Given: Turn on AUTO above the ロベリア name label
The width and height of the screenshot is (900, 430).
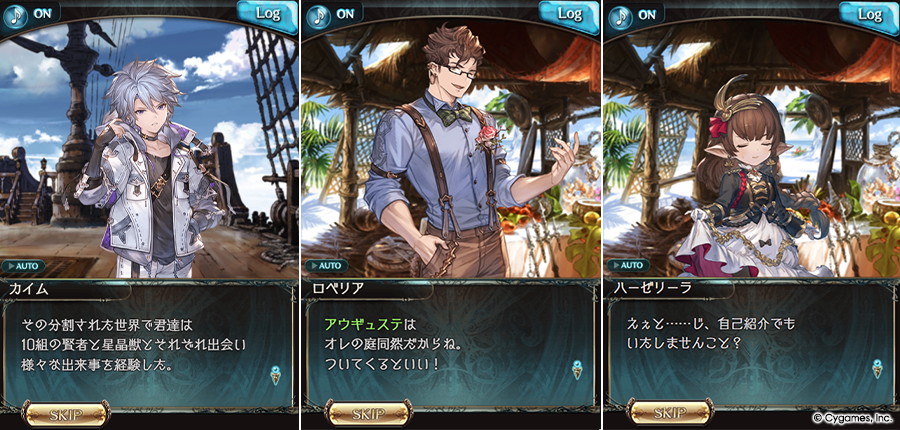Looking at the screenshot, I should 327,267.
